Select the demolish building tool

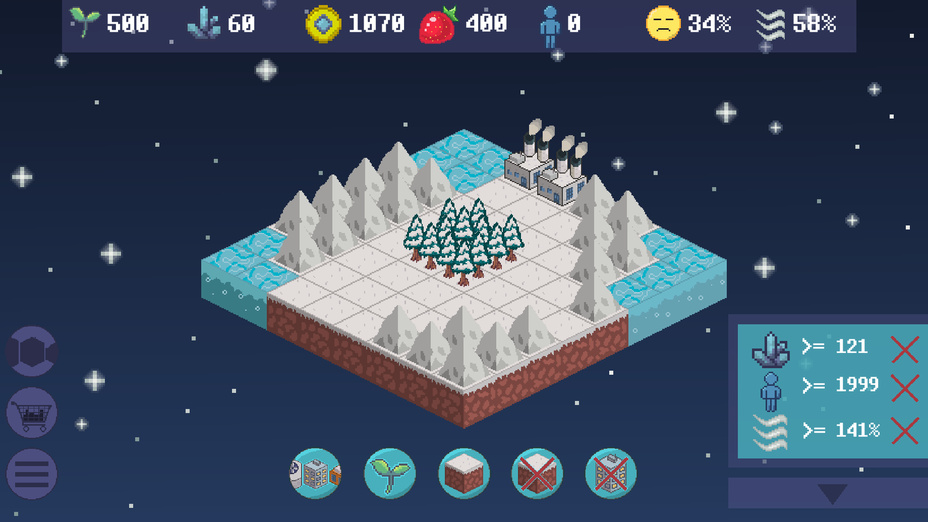coord(611,473)
